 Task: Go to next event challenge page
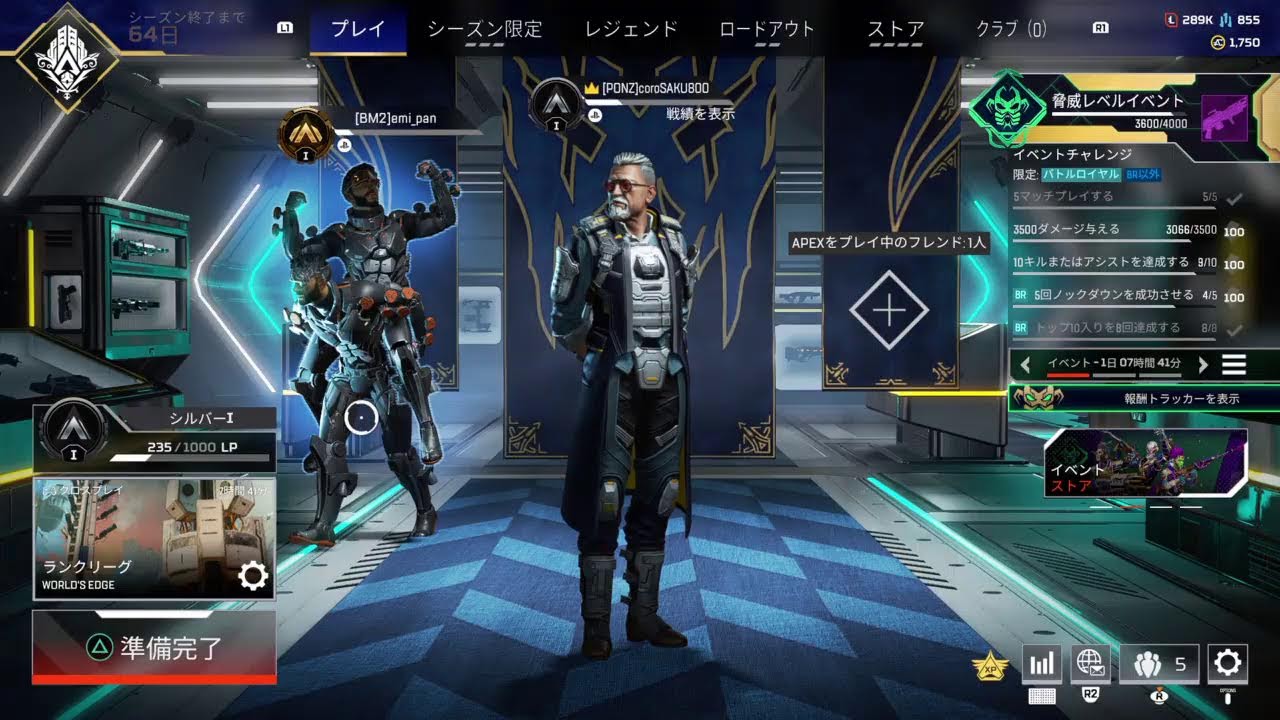(1203, 365)
